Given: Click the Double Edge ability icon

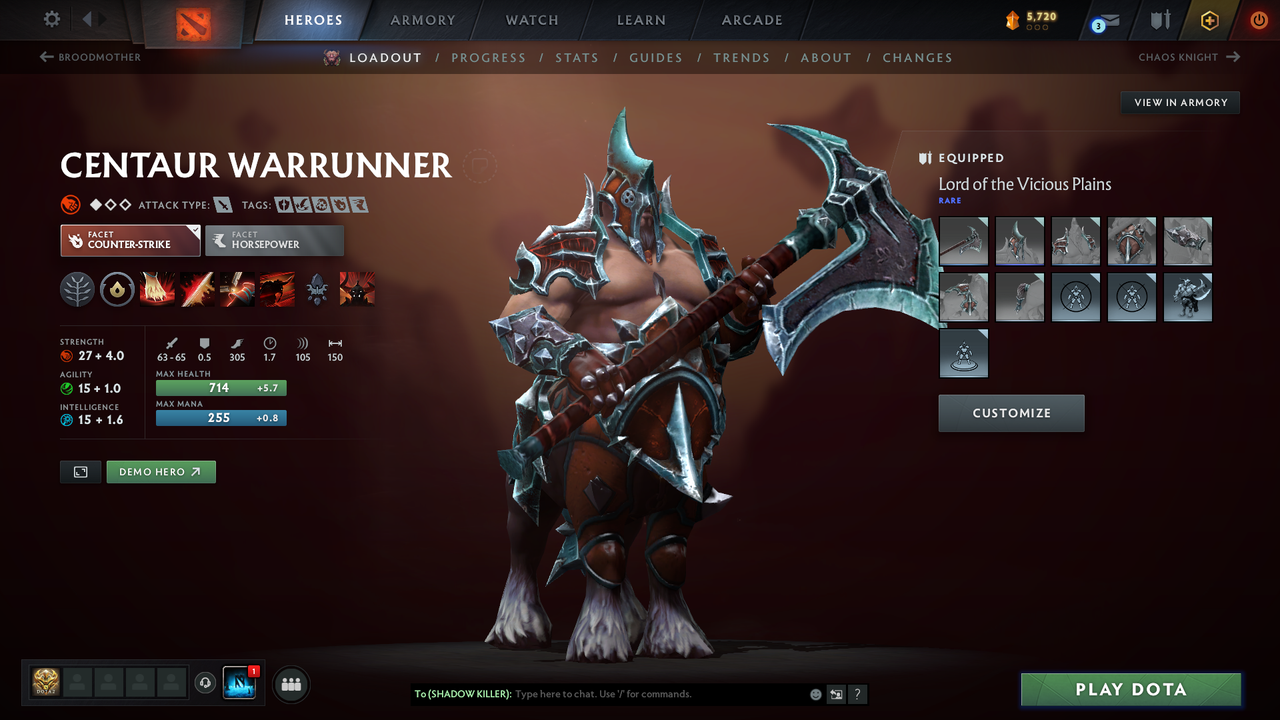Looking at the screenshot, I should [197, 289].
